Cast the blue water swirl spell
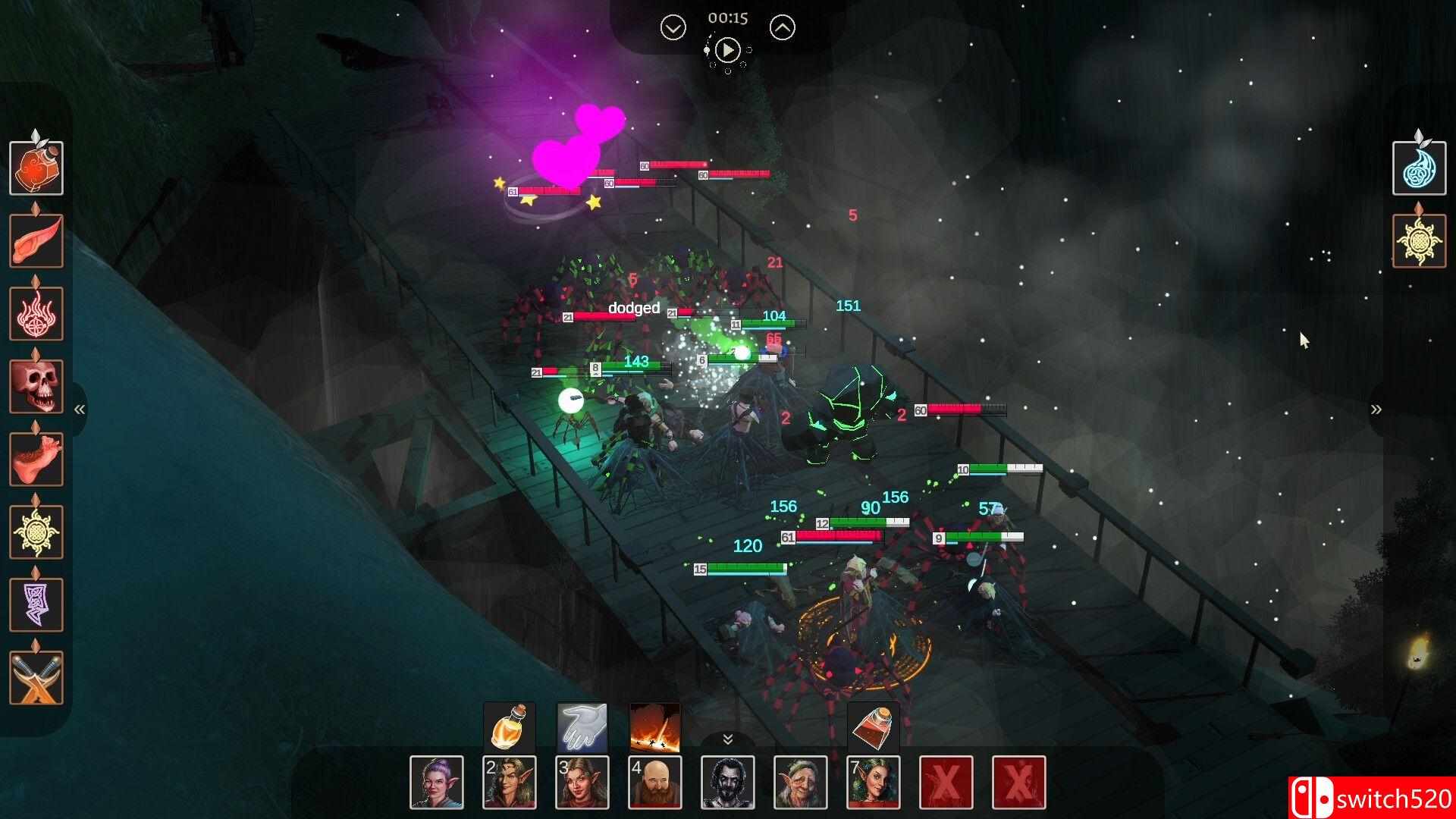This screenshot has height=819, width=1456. point(1419,168)
